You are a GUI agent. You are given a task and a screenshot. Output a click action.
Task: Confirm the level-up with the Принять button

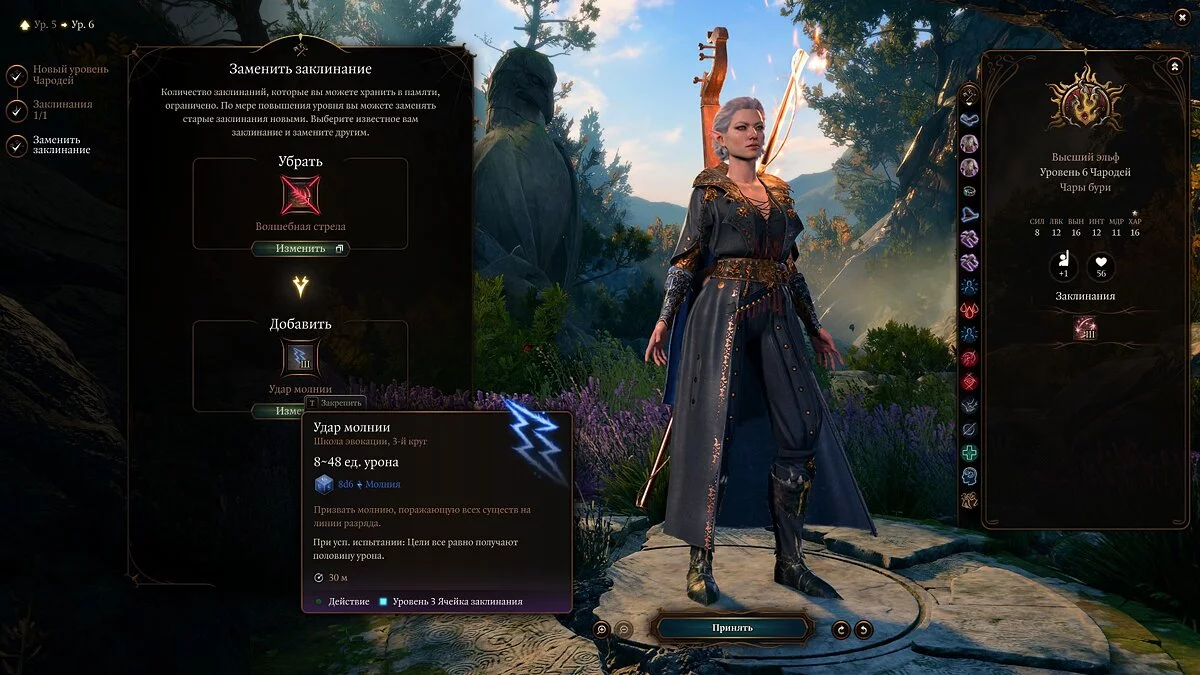pyautogui.click(x=732, y=628)
